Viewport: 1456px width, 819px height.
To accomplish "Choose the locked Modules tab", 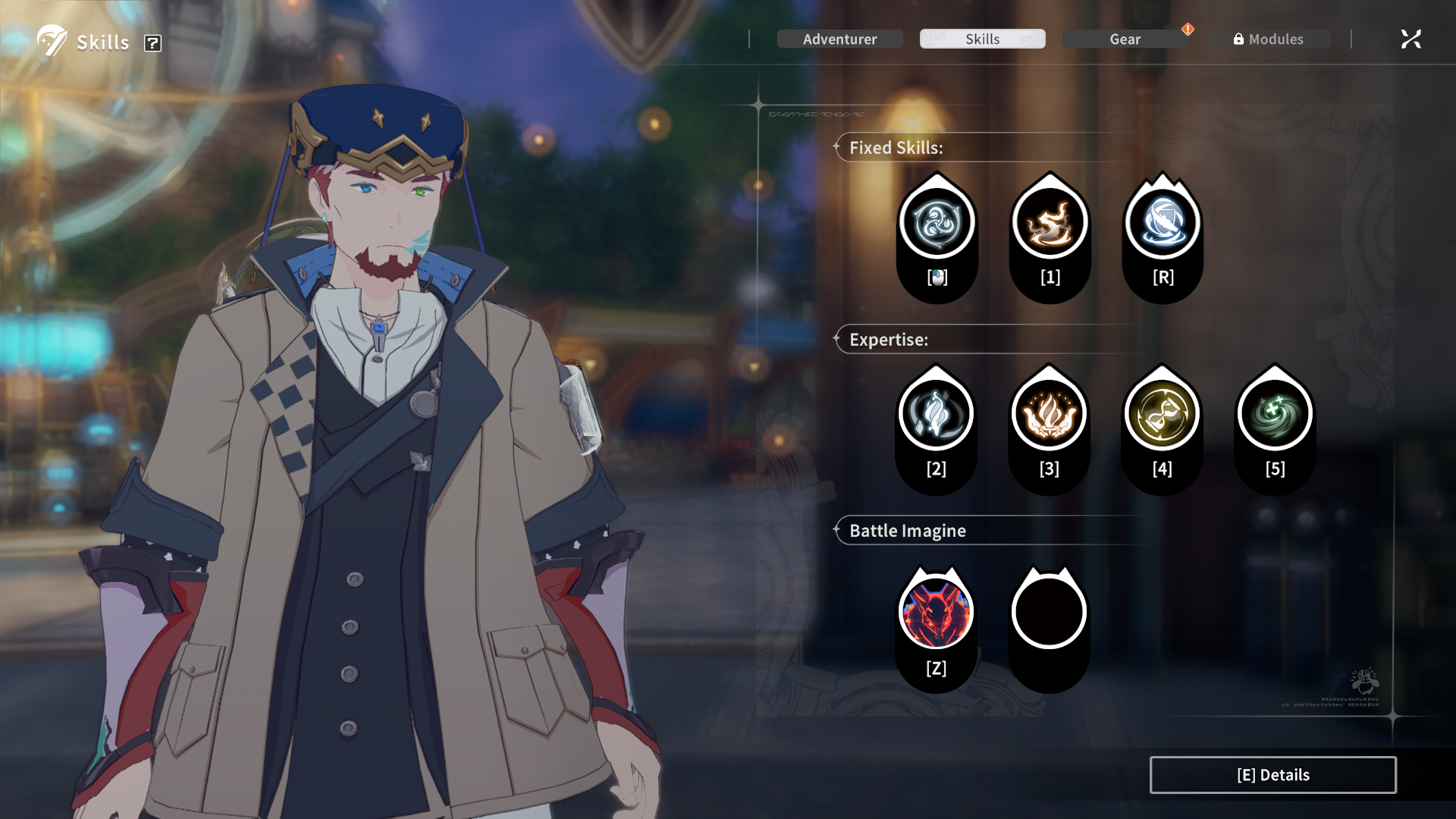I will point(1269,39).
